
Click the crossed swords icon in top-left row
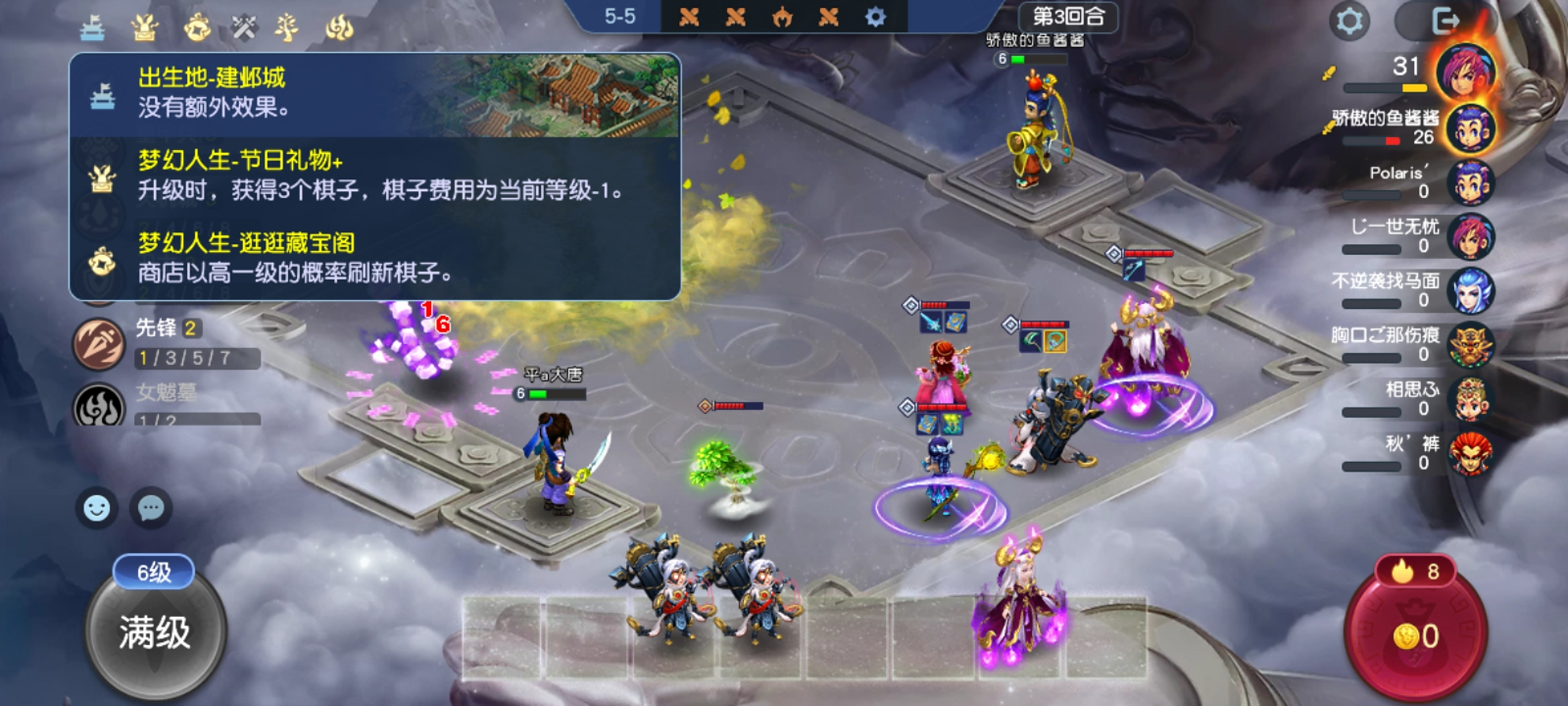click(244, 27)
